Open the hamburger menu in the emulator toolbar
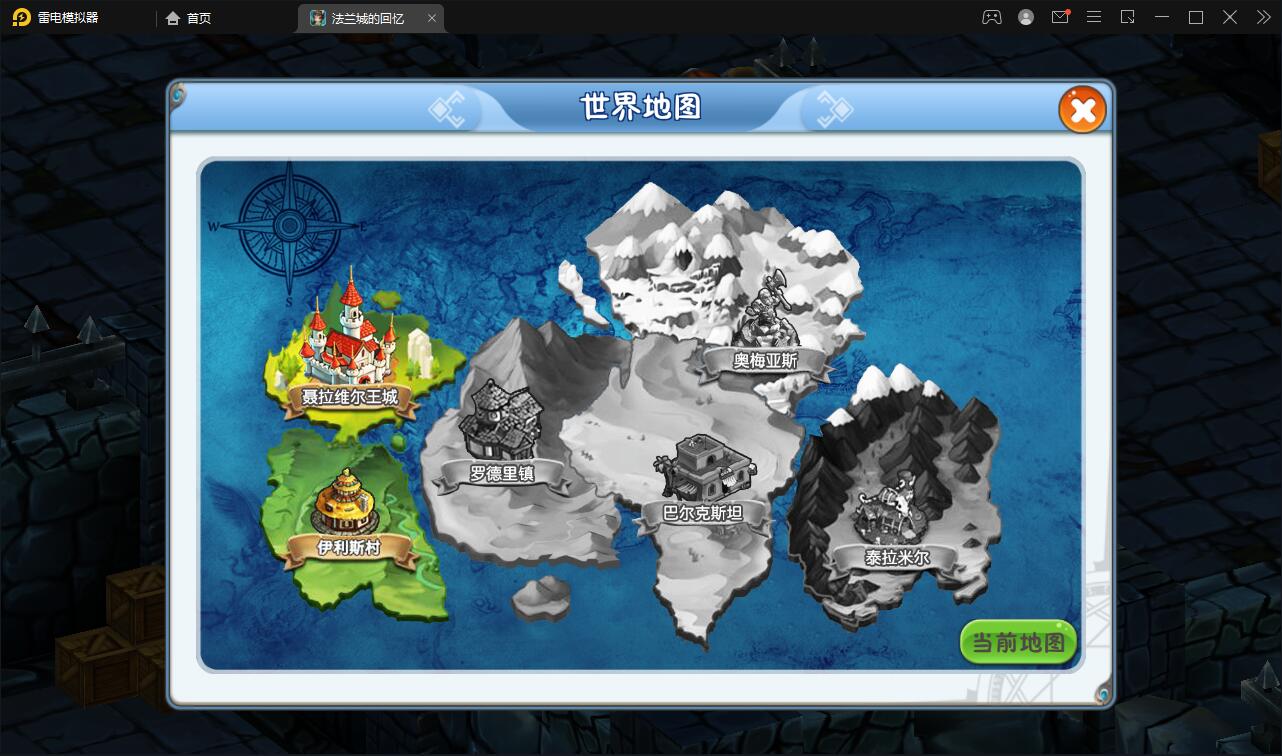Image resolution: width=1282 pixels, height=756 pixels. pos(1094,17)
